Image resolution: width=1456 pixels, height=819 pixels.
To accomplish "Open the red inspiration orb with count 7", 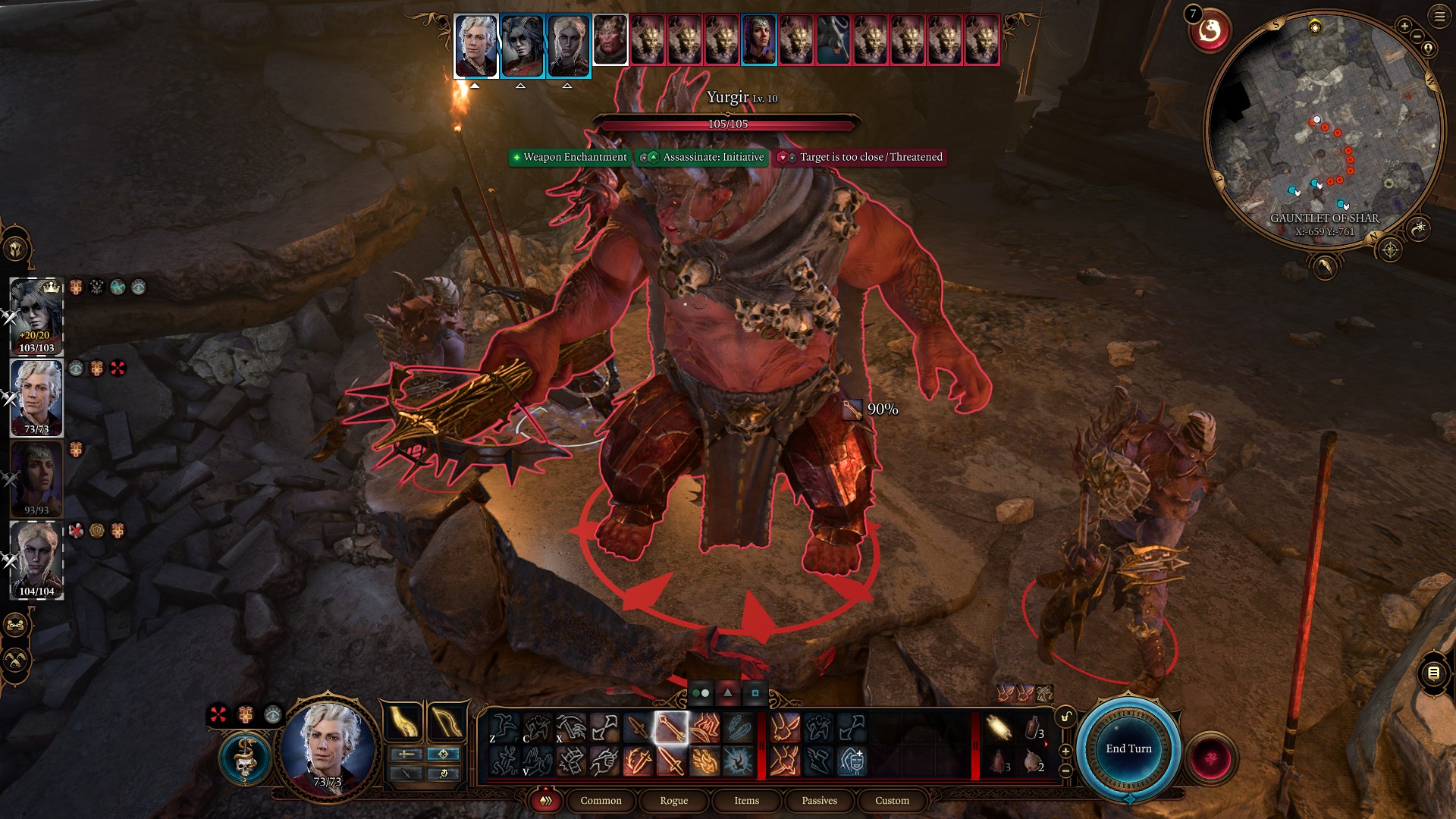I will tap(1209, 31).
